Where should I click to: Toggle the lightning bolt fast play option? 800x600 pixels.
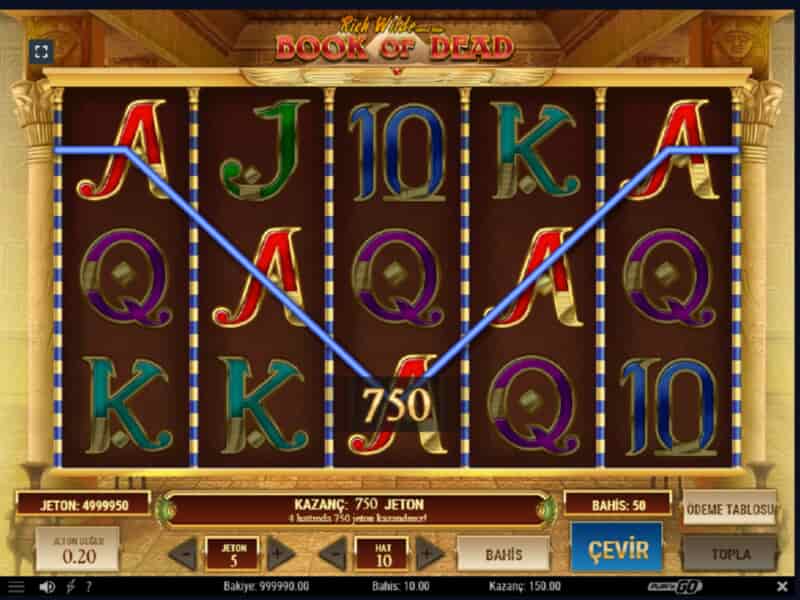[69, 586]
